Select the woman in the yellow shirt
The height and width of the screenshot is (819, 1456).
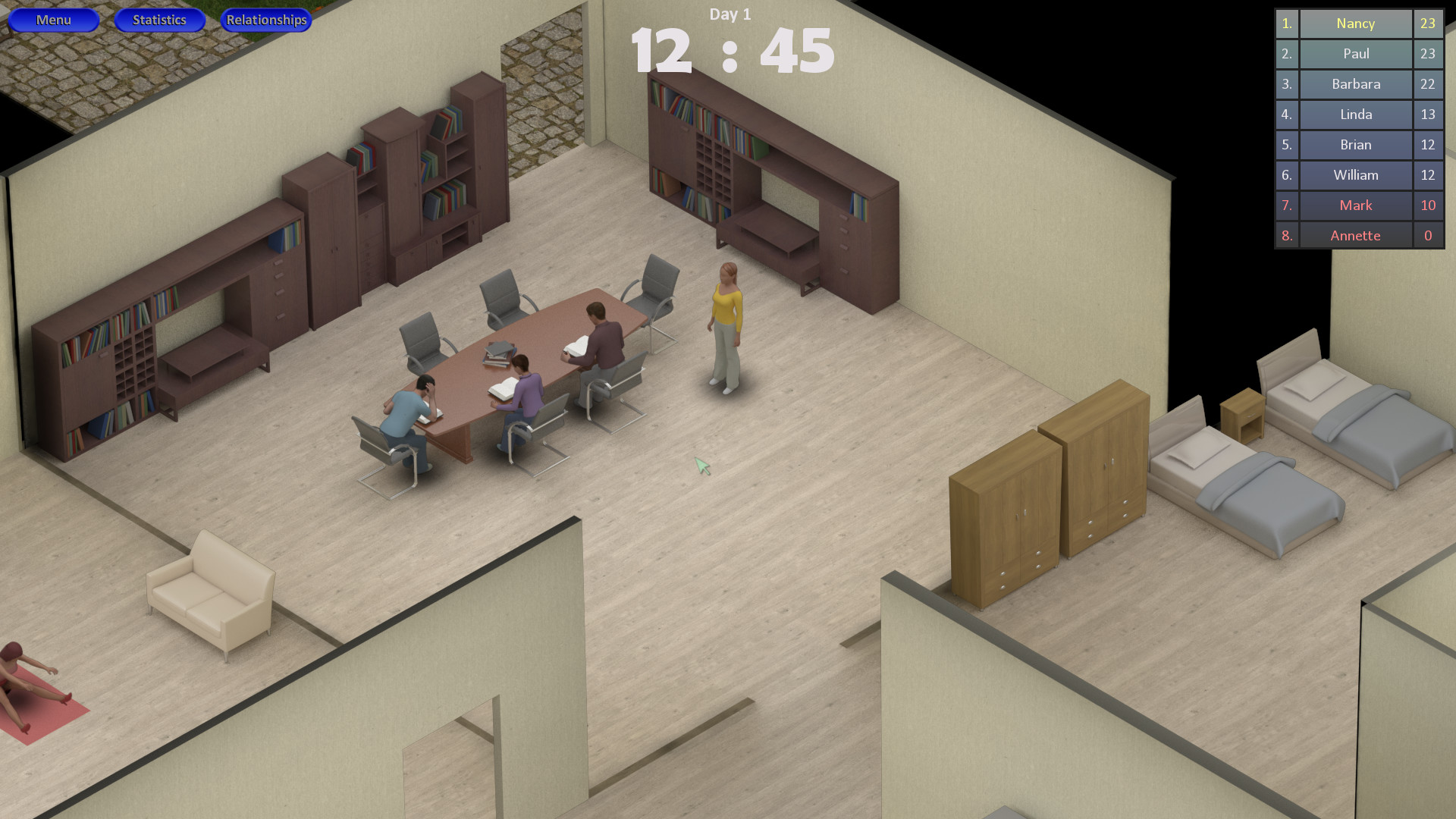(x=726, y=318)
